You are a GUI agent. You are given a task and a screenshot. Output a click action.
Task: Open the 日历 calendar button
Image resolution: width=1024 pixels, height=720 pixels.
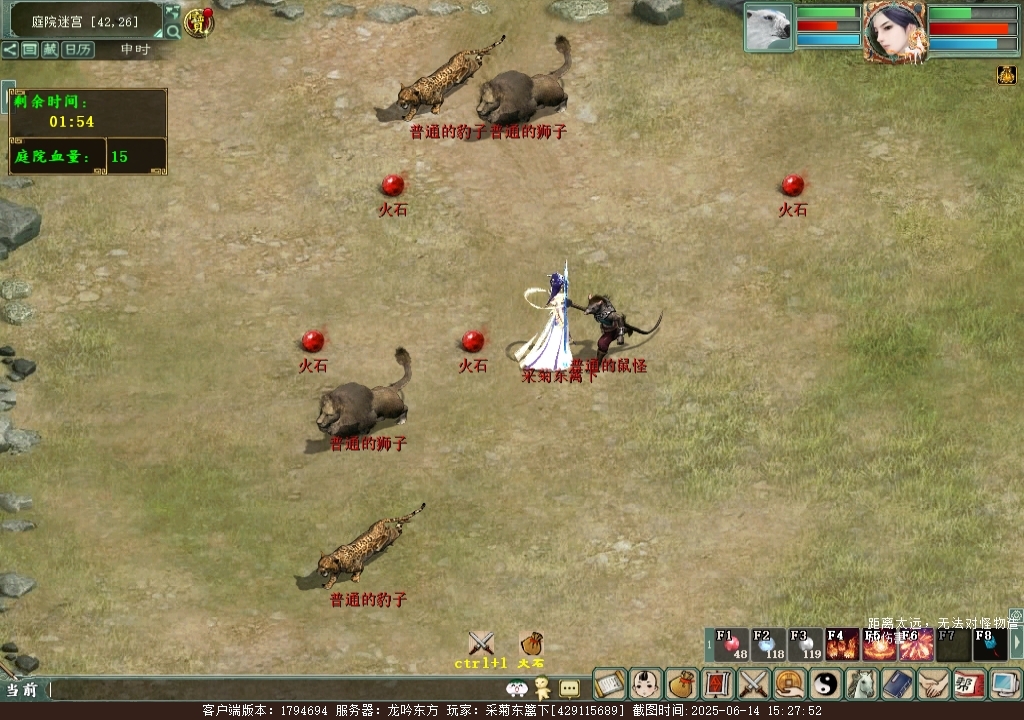[x=78, y=49]
